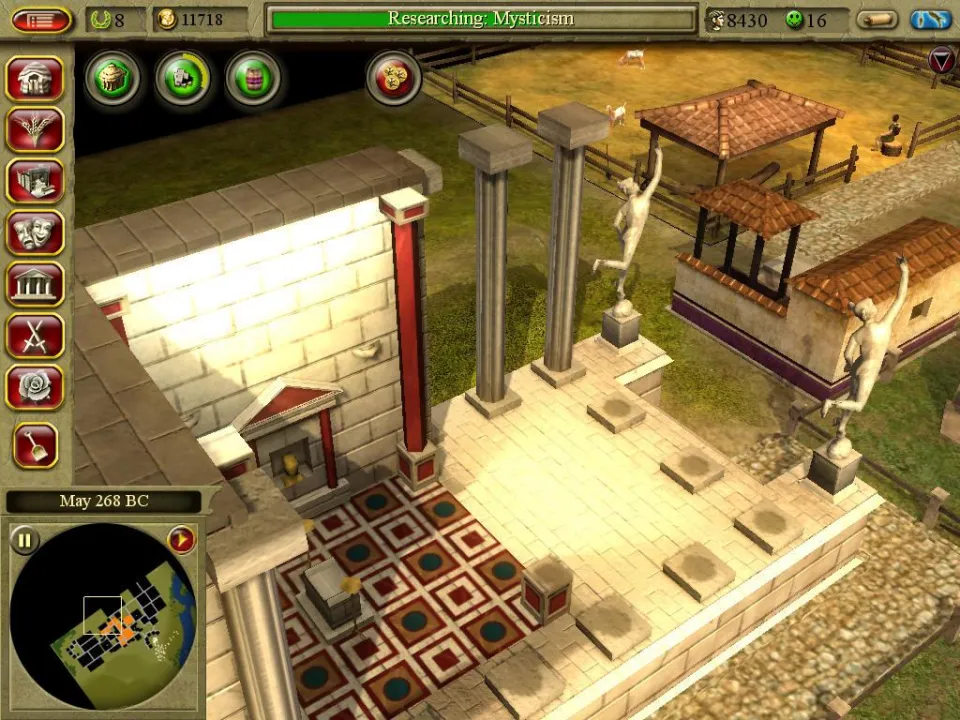Screen dimensions: 960x720
Task: Open the Researching: Mysticism progress bar
Action: pos(481,19)
